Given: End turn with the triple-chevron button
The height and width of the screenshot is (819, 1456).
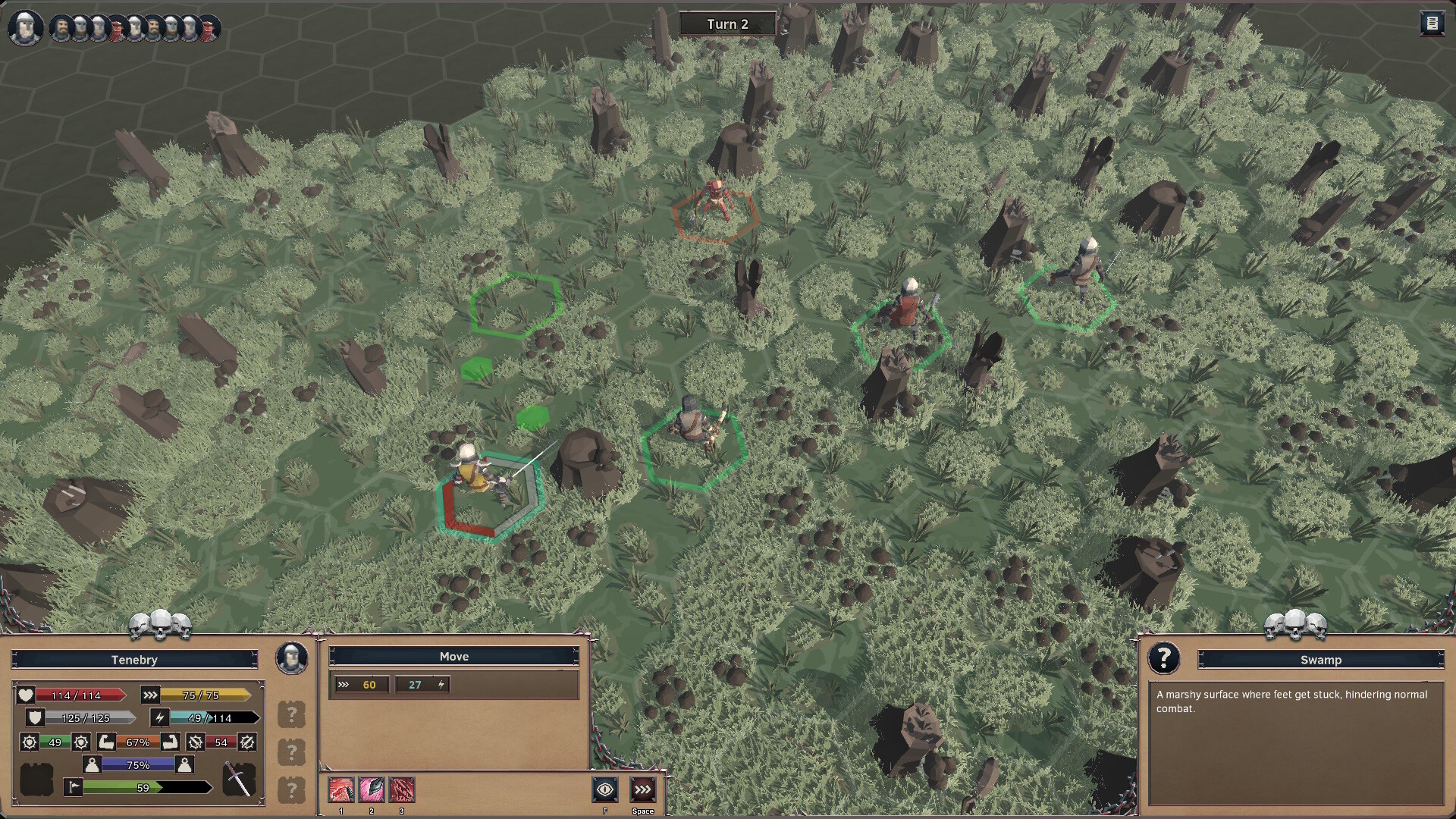Looking at the screenshot, I should tap(642, 790).
